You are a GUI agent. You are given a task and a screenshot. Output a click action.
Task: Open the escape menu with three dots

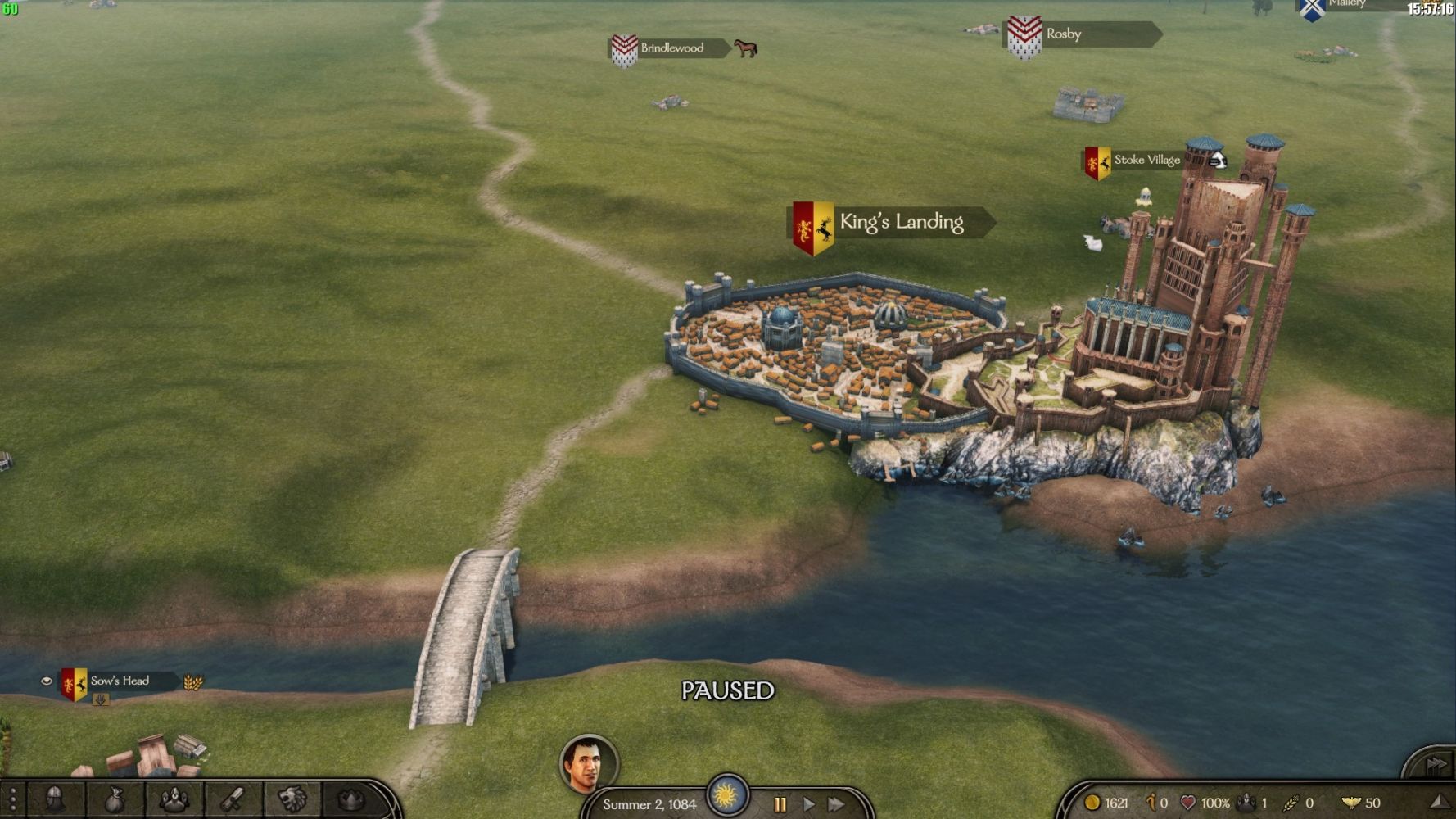12,800
